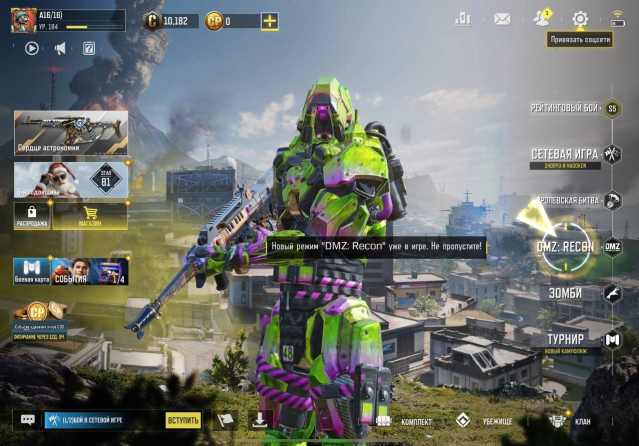The image size is (639, 446).
Task: Open the Клан menu
Action: (570, 421)
